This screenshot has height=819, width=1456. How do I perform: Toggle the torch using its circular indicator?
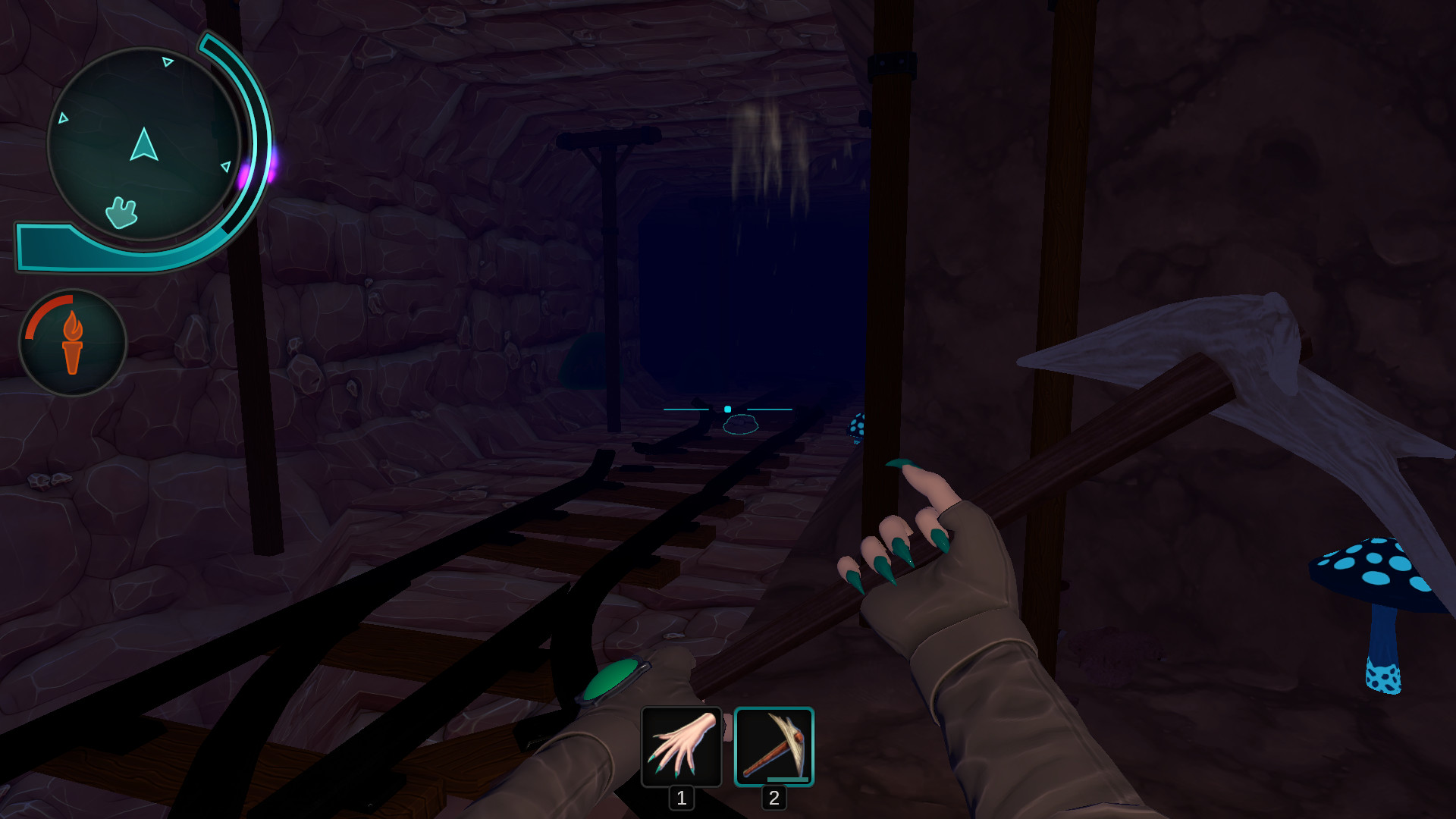coord(72,343)
